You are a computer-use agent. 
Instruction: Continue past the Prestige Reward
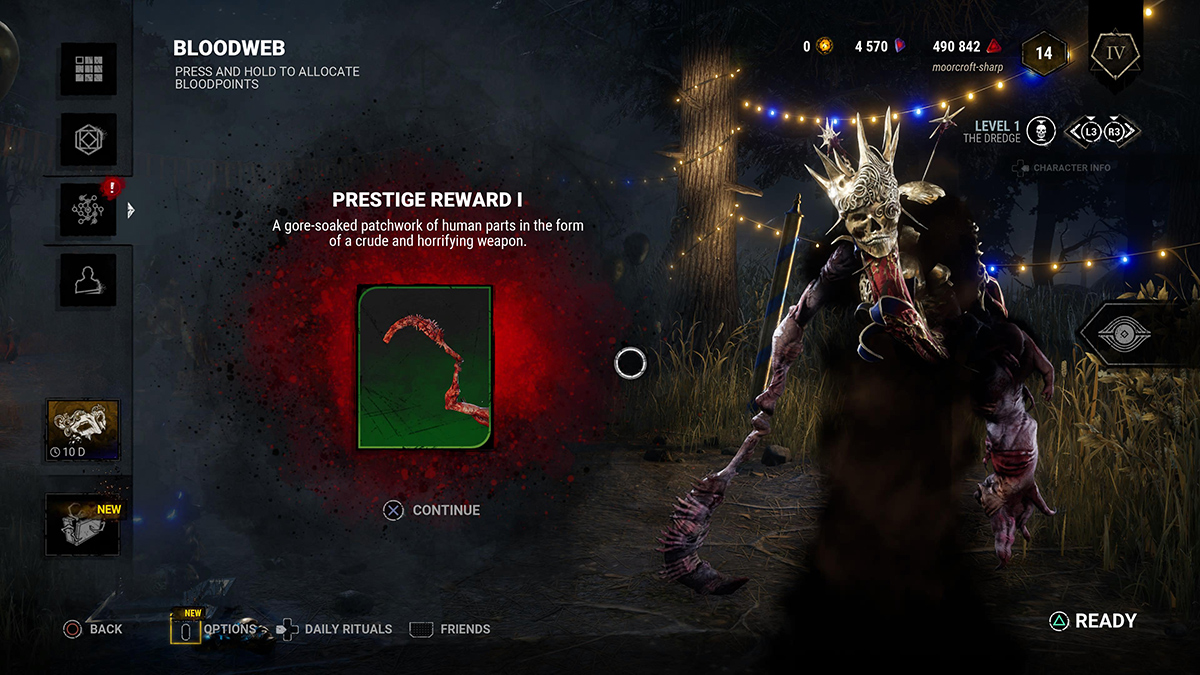(432, 510)
